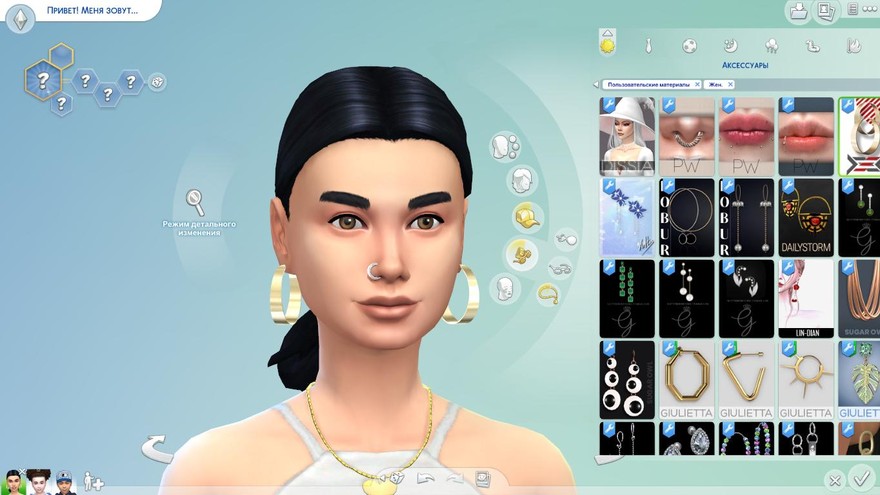
Task: Confirm the Sim with the checkmark button
Action: point(859,478)
